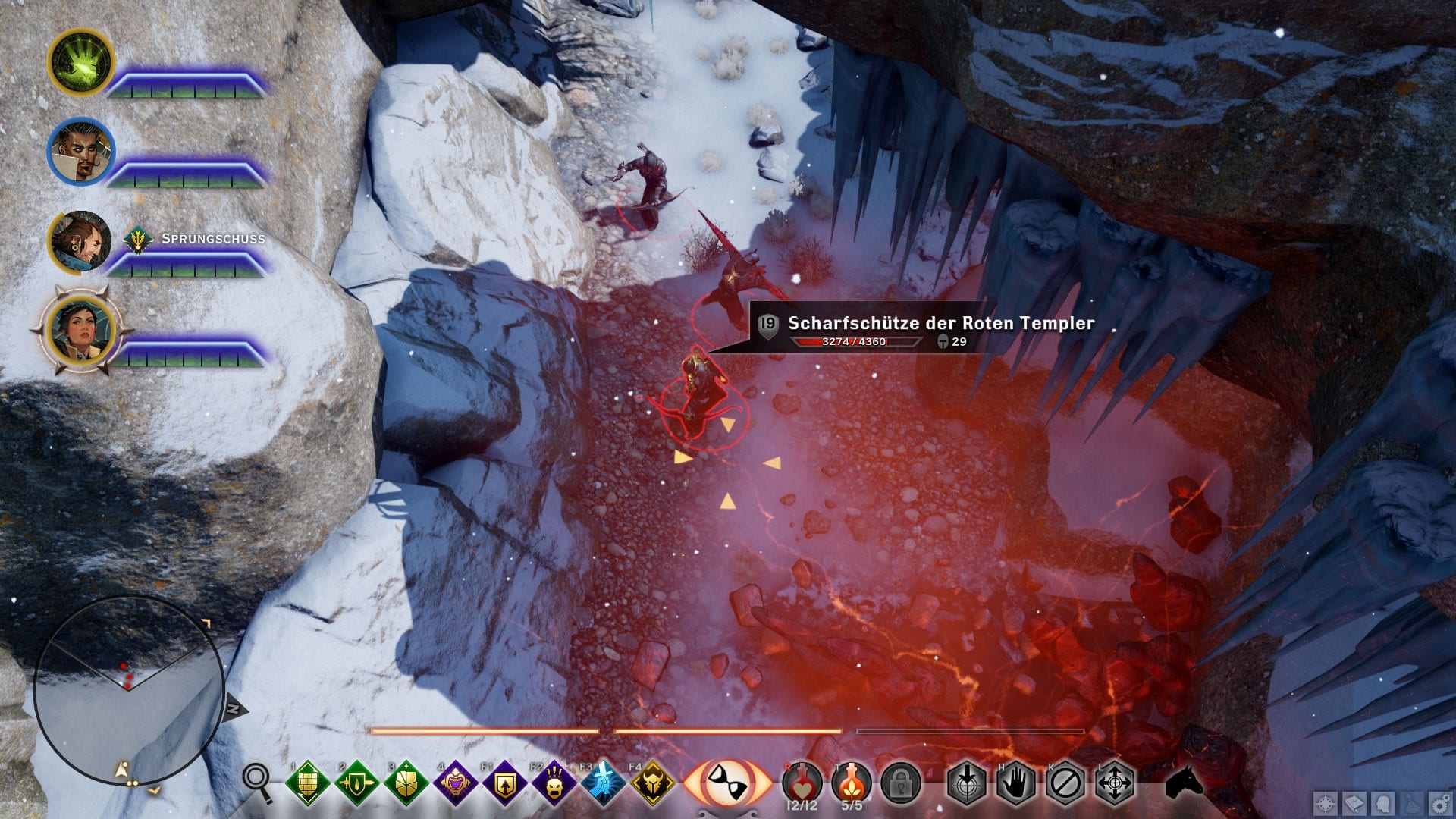
Task: Issue the hold position hand command
Action: 1015,783
